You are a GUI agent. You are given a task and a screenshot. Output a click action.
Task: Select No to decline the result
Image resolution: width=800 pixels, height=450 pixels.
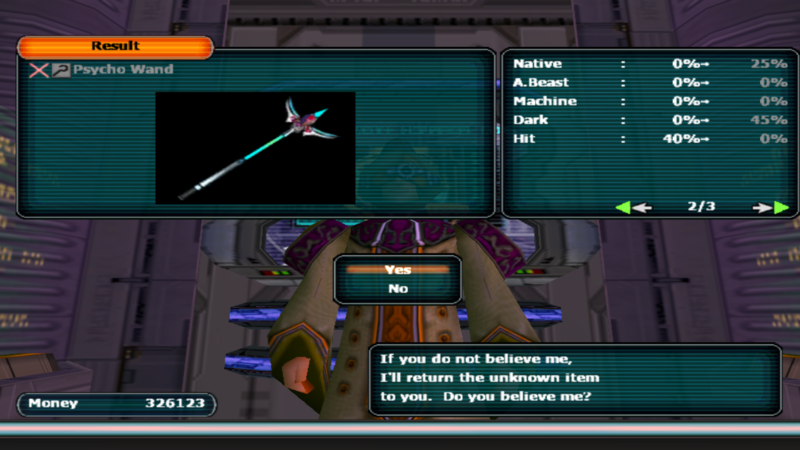(x=397, y=288)
